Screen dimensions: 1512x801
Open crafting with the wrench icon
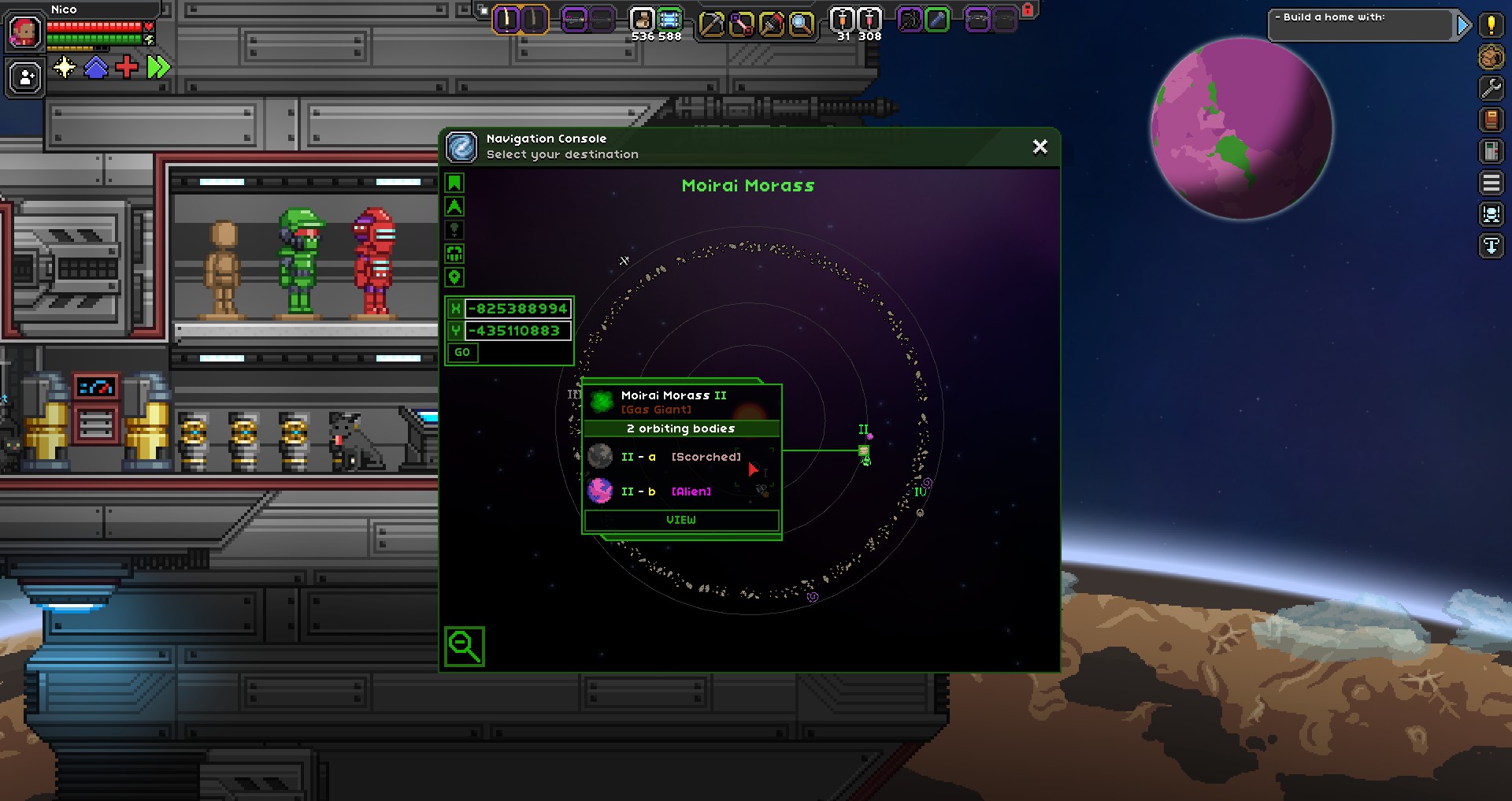(1491, 88)
